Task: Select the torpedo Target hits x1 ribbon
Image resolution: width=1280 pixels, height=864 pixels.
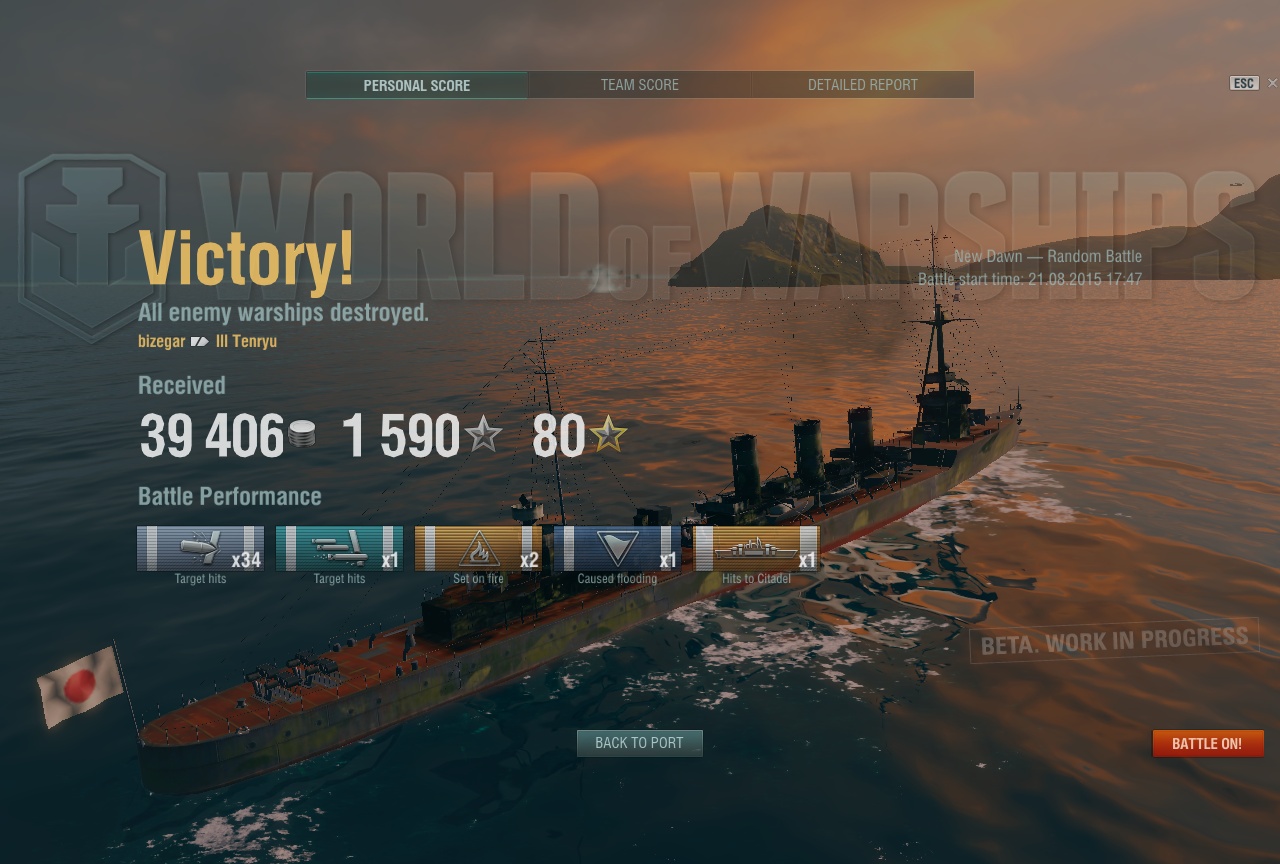Action: pos(340,549)
